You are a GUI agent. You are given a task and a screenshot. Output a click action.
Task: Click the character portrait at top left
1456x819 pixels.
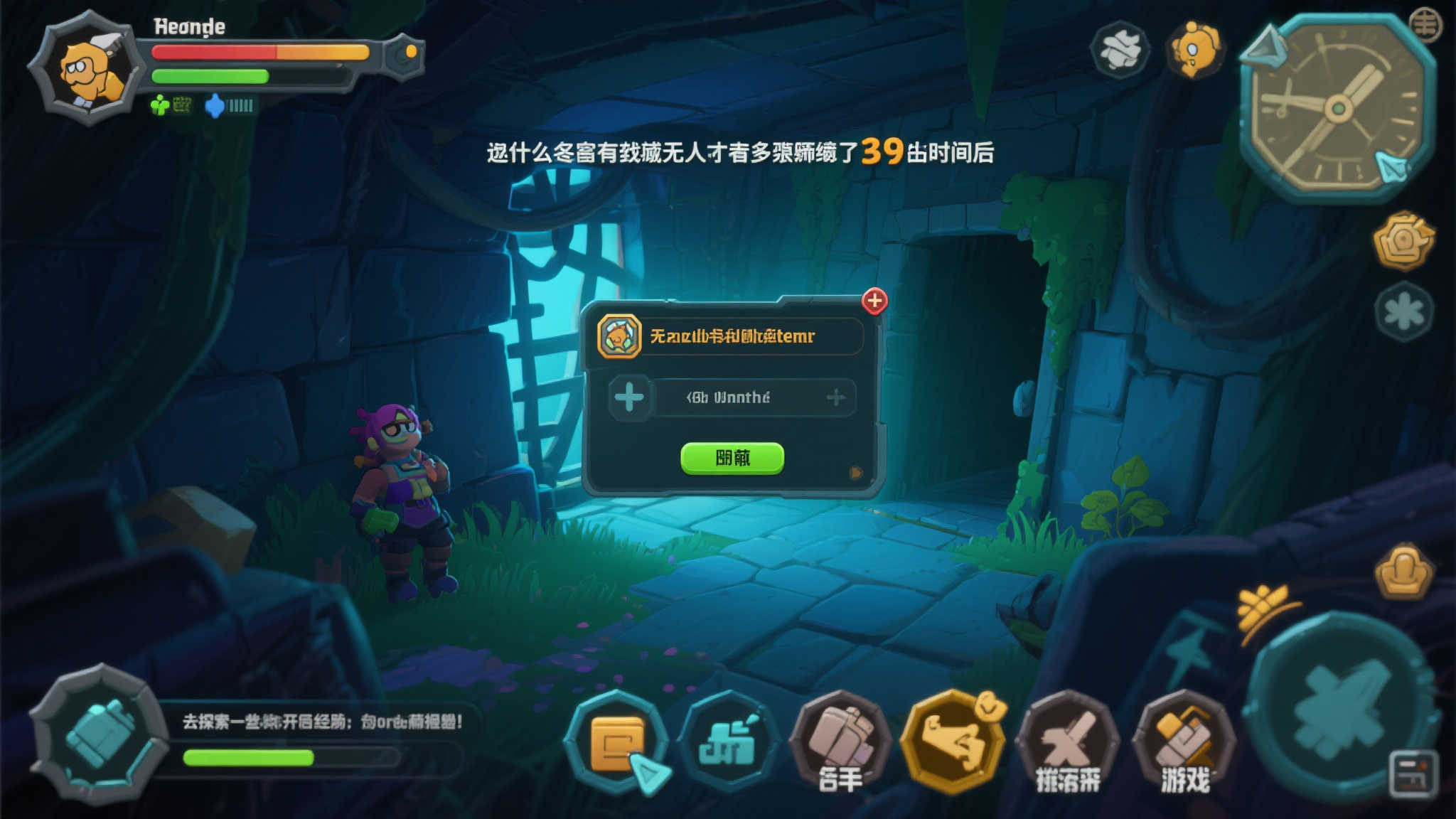tap(89, 68)
